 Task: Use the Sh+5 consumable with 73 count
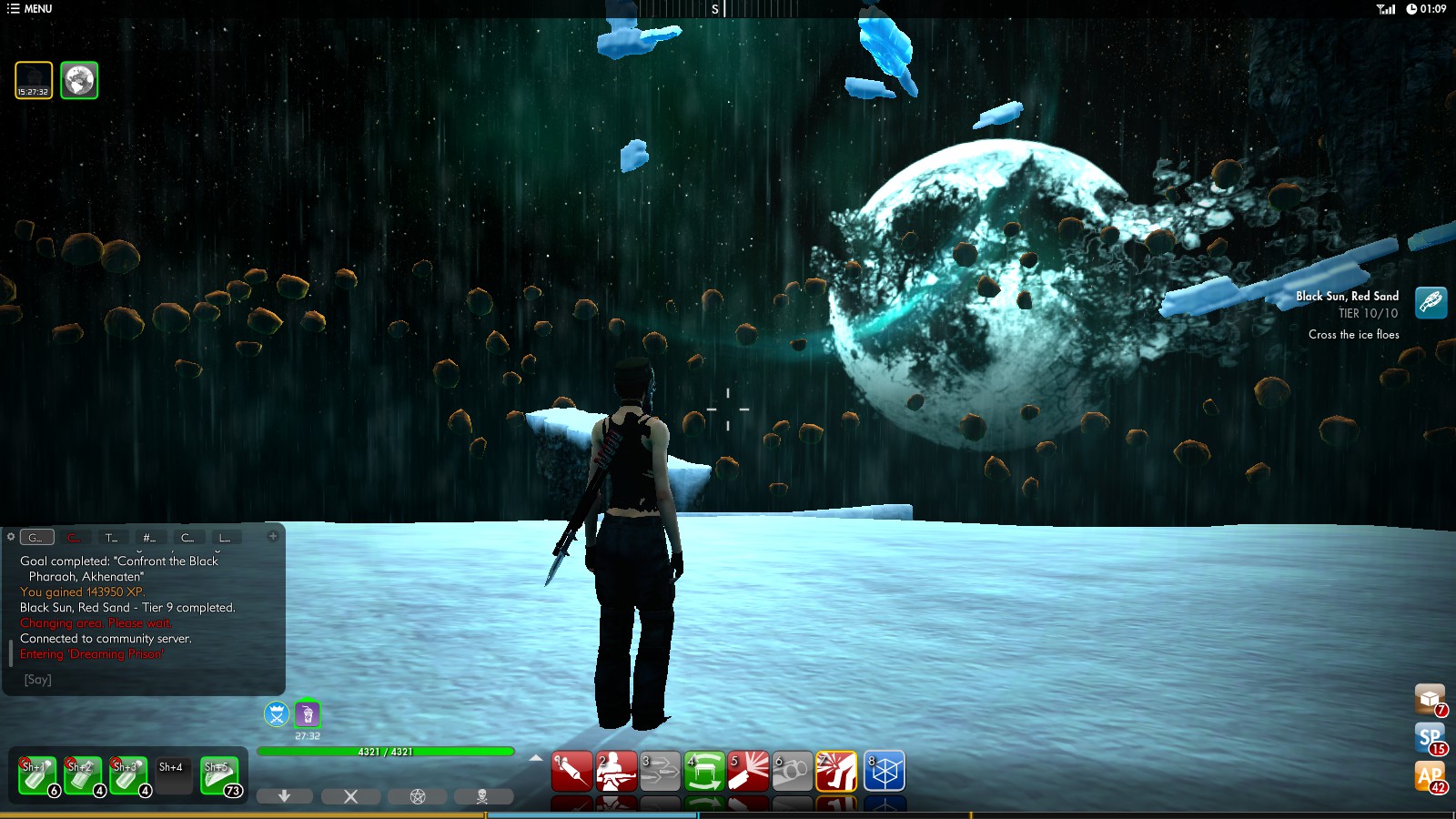[219, 775]
